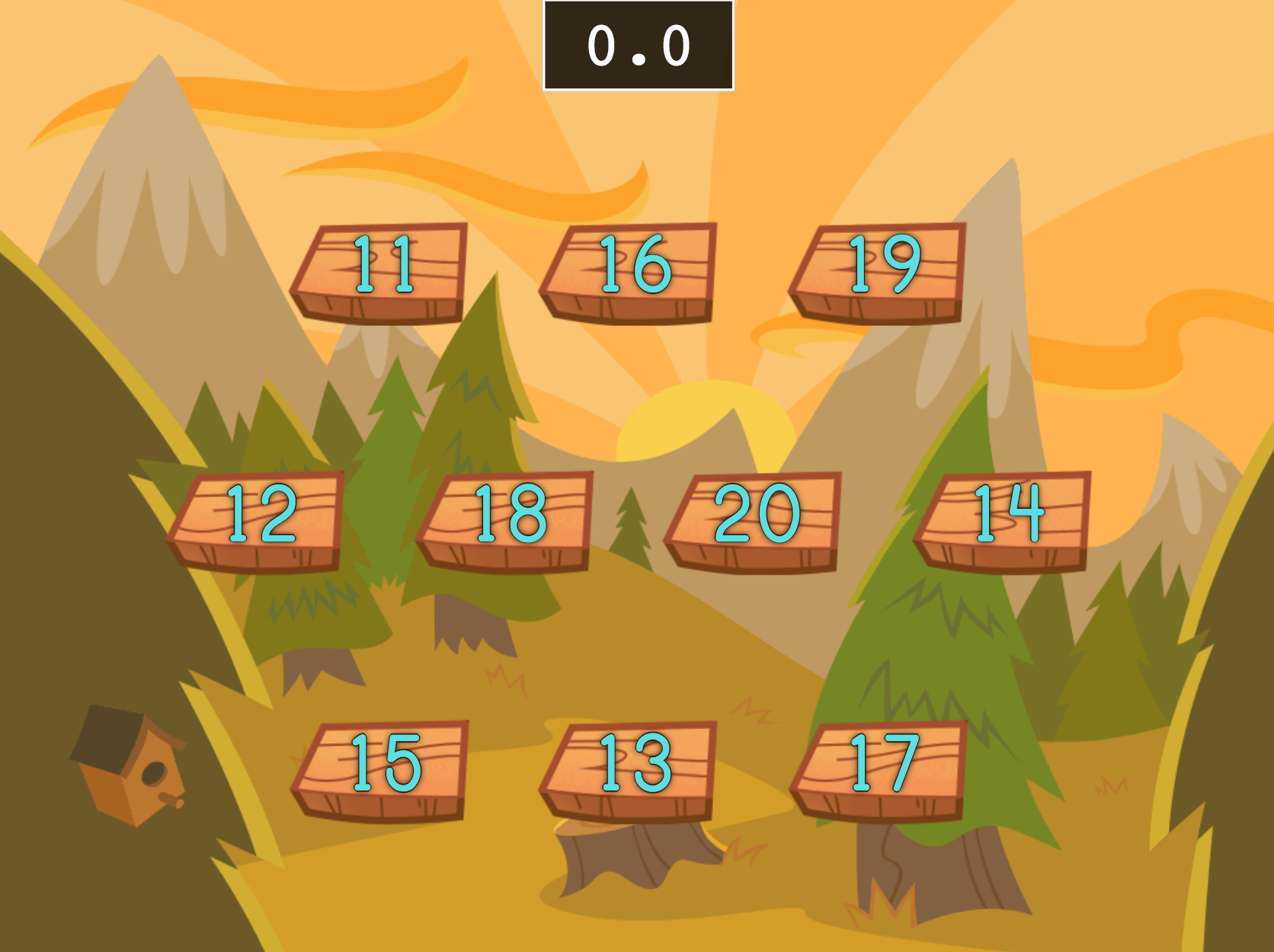Select the number 12 wooden block
The height and width of the screenshot is (952, 1274).
pyautogui.click(x=258, y=519)
